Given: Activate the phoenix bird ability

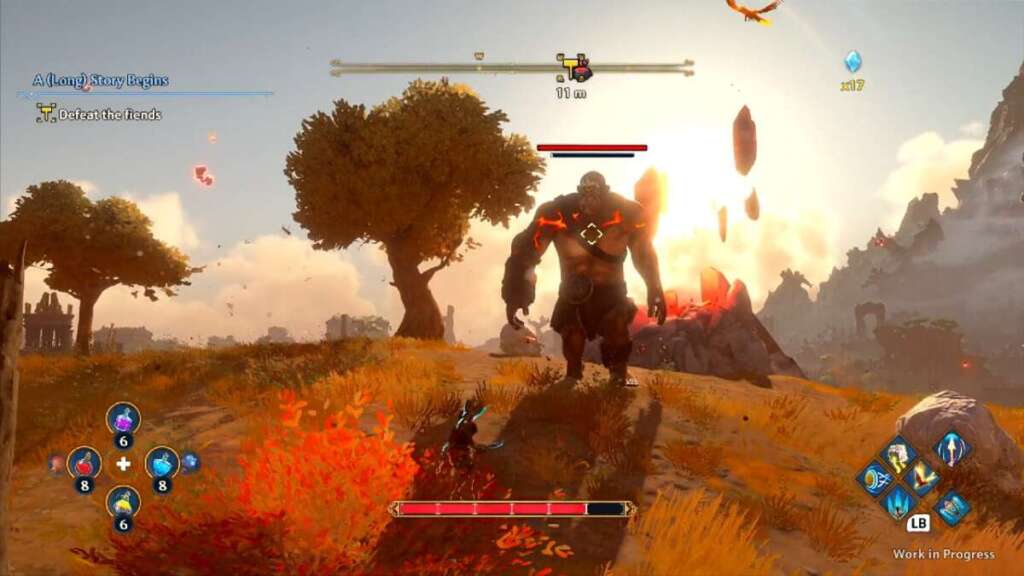Looking at the screenshot, I should click(x=922, y=478).
